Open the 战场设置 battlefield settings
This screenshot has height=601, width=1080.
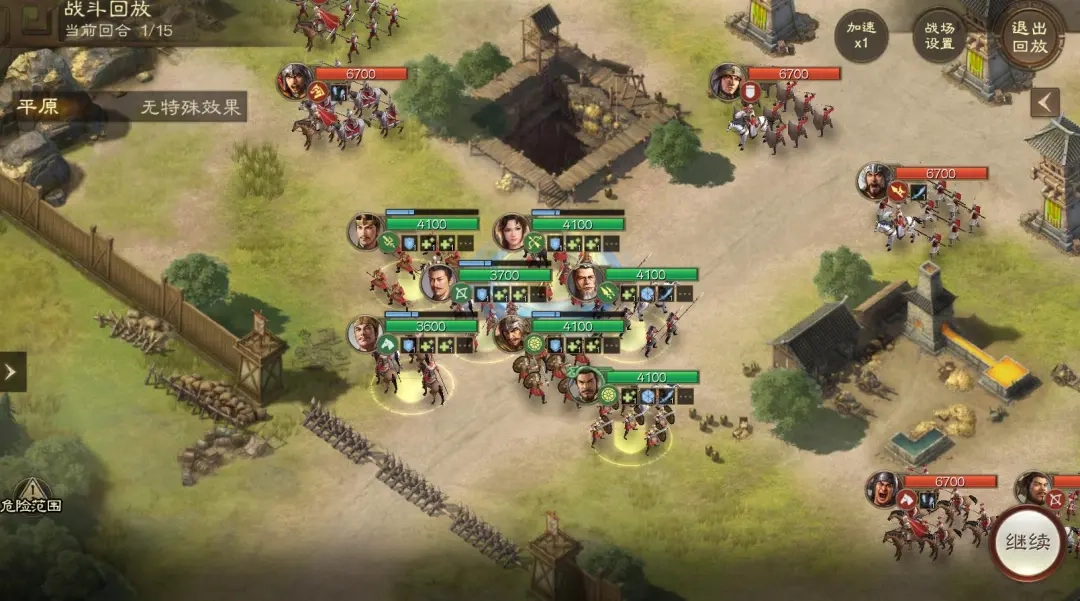click(939, 36)
